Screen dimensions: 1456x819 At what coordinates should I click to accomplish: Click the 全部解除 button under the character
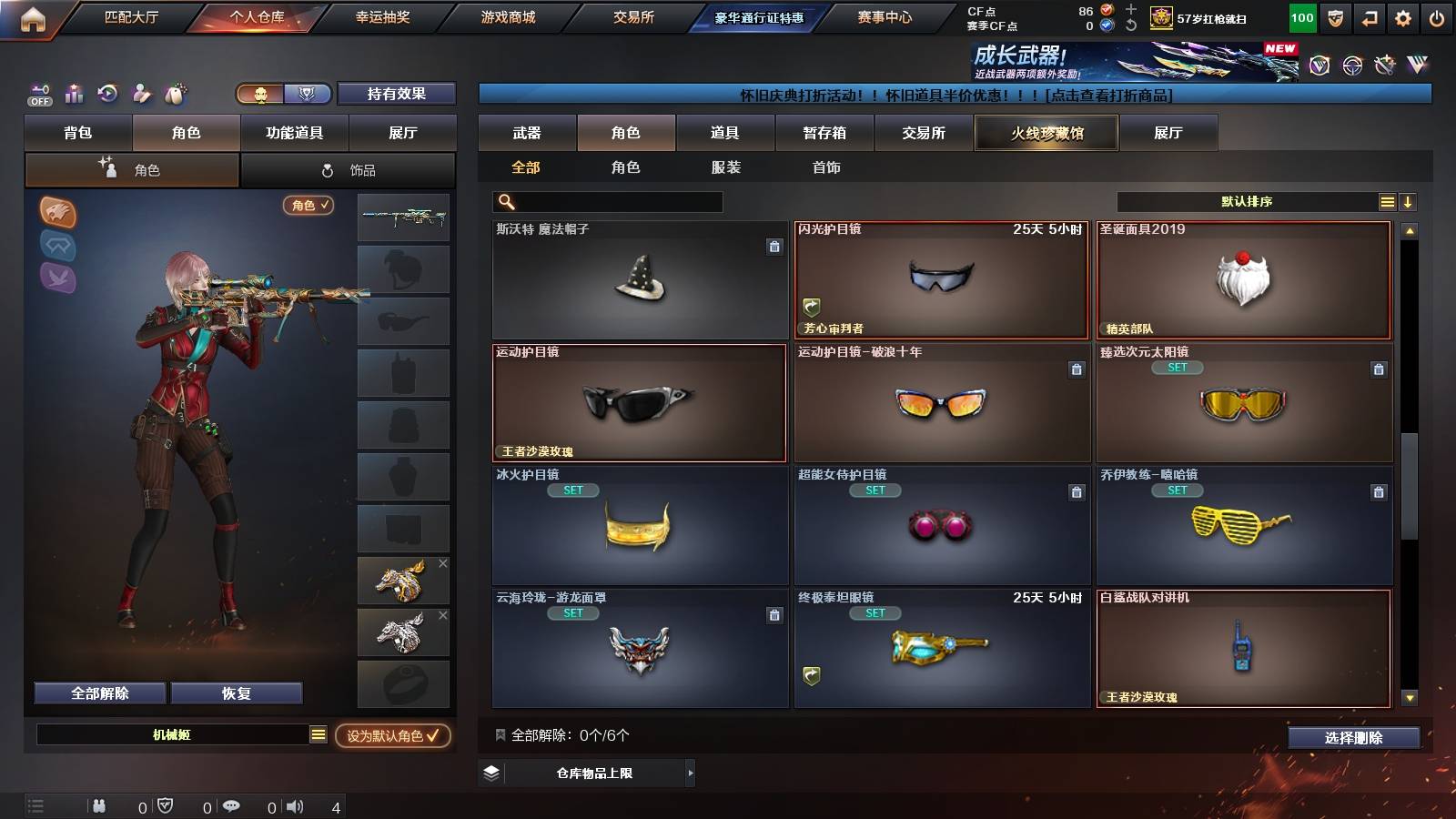(98, 693)
